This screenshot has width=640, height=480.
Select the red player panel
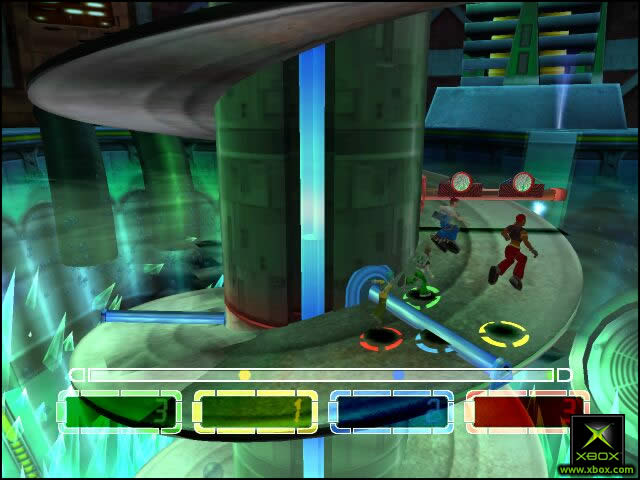[x=525, y=411]
